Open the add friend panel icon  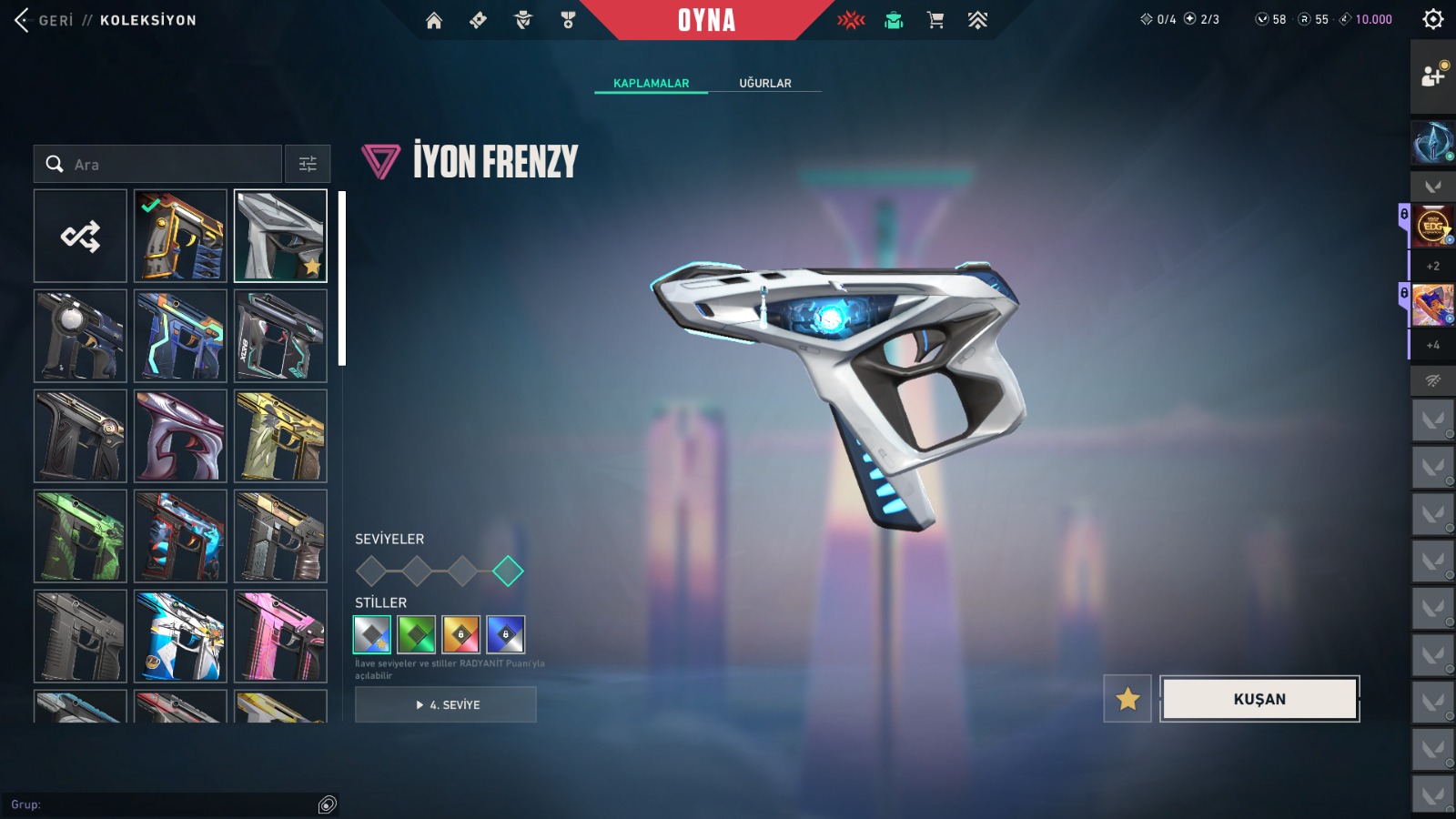[1432, 76]
